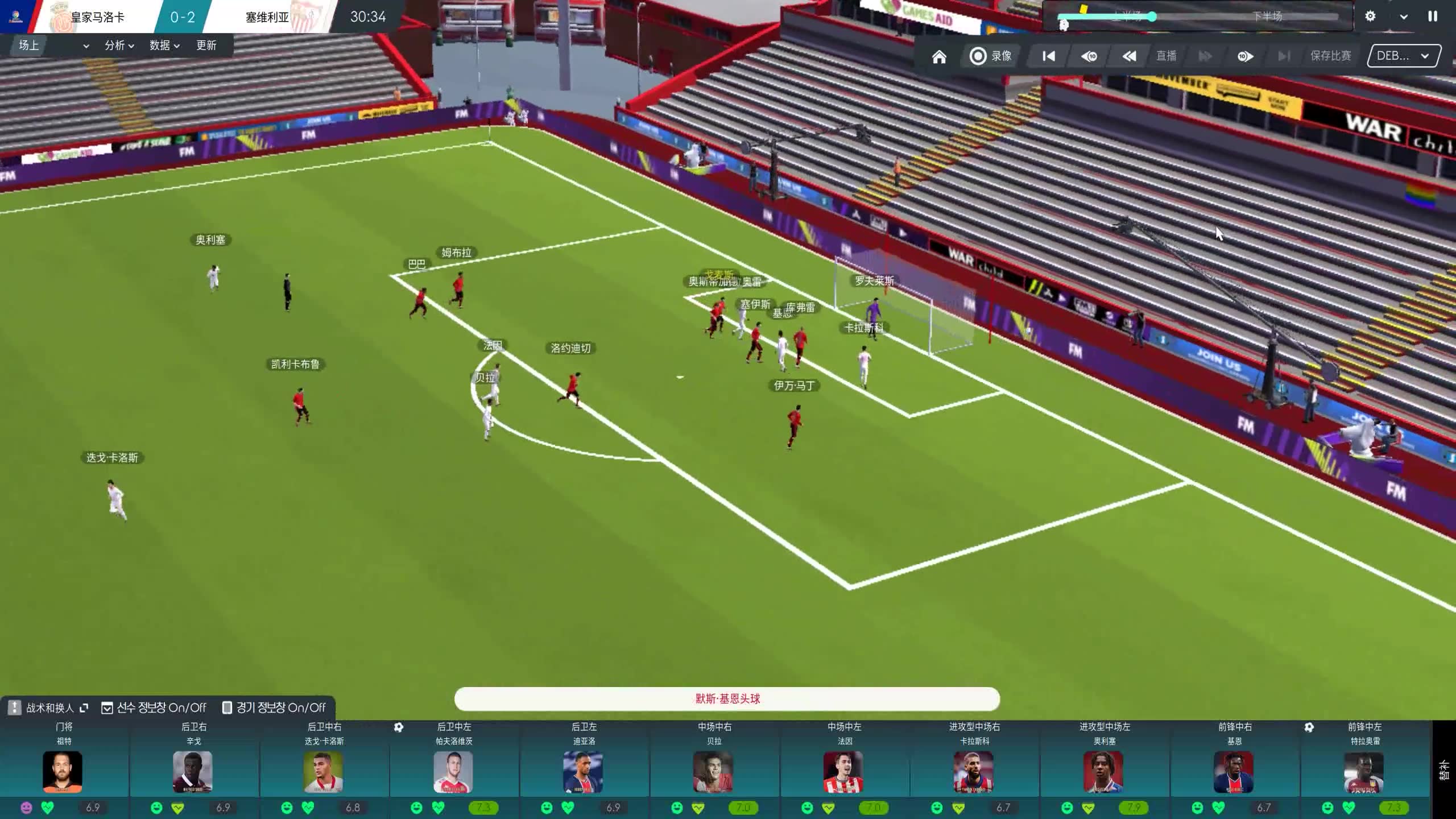Select goalkeeper 祖特's player portrait

[x=63, y=772]
